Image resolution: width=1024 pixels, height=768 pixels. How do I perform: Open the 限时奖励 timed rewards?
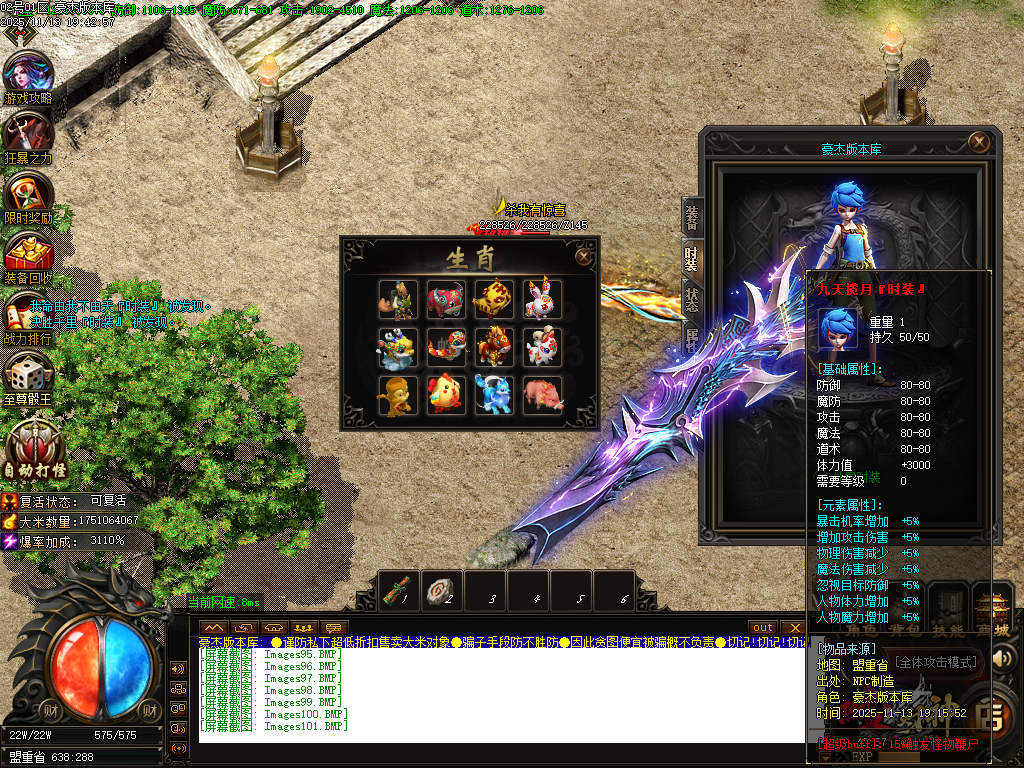tap(28, 196)
